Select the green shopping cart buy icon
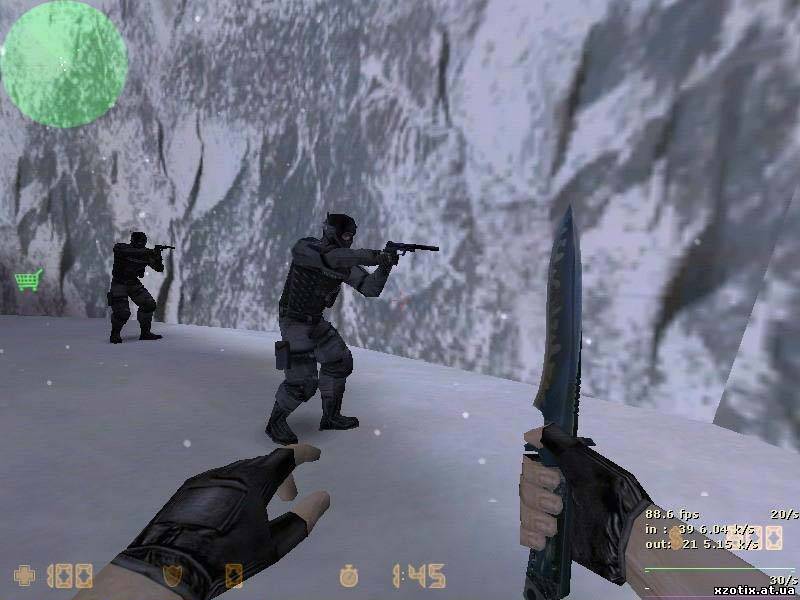 29,279
